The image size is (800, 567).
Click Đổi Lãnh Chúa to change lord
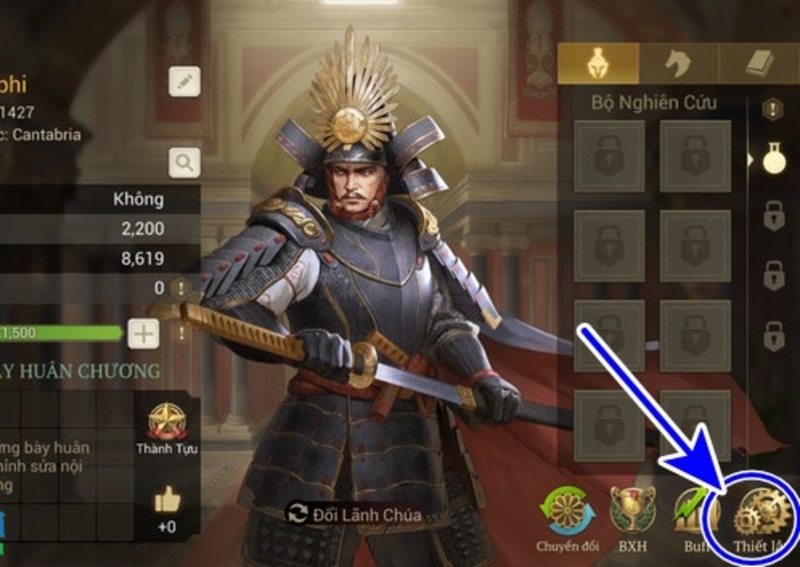click(354, 515)
